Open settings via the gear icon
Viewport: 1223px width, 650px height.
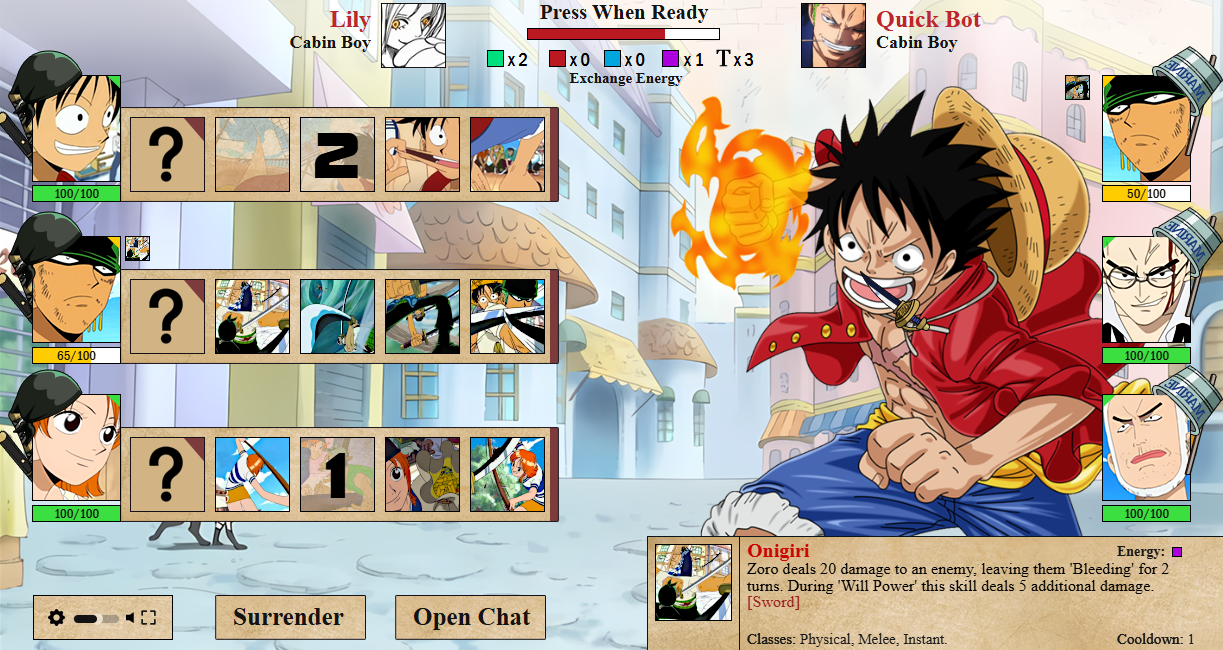(x=57, y=618)
